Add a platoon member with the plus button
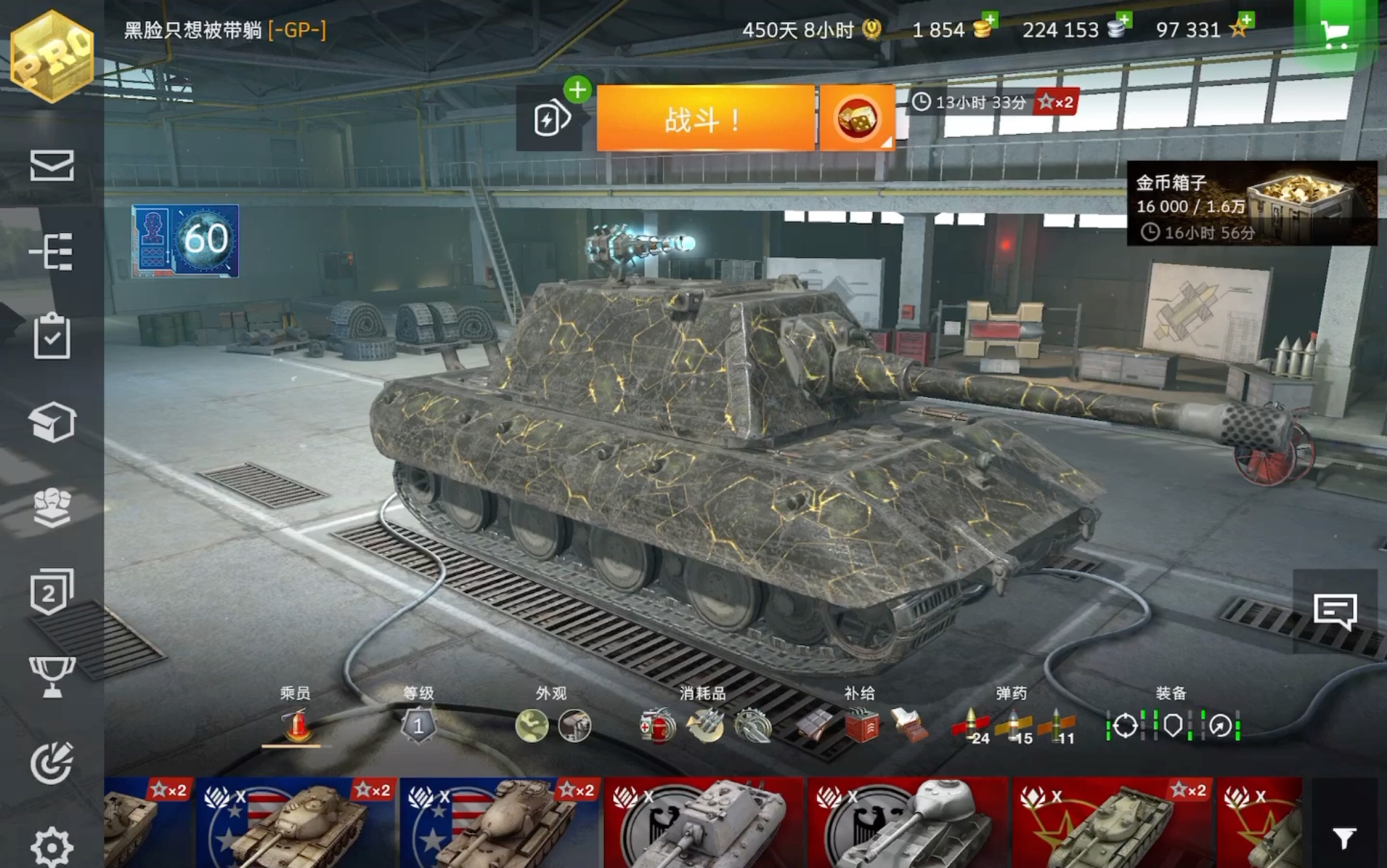This screenshot has width=1387, height=868. pyautogui.click(x=577, y=91)
